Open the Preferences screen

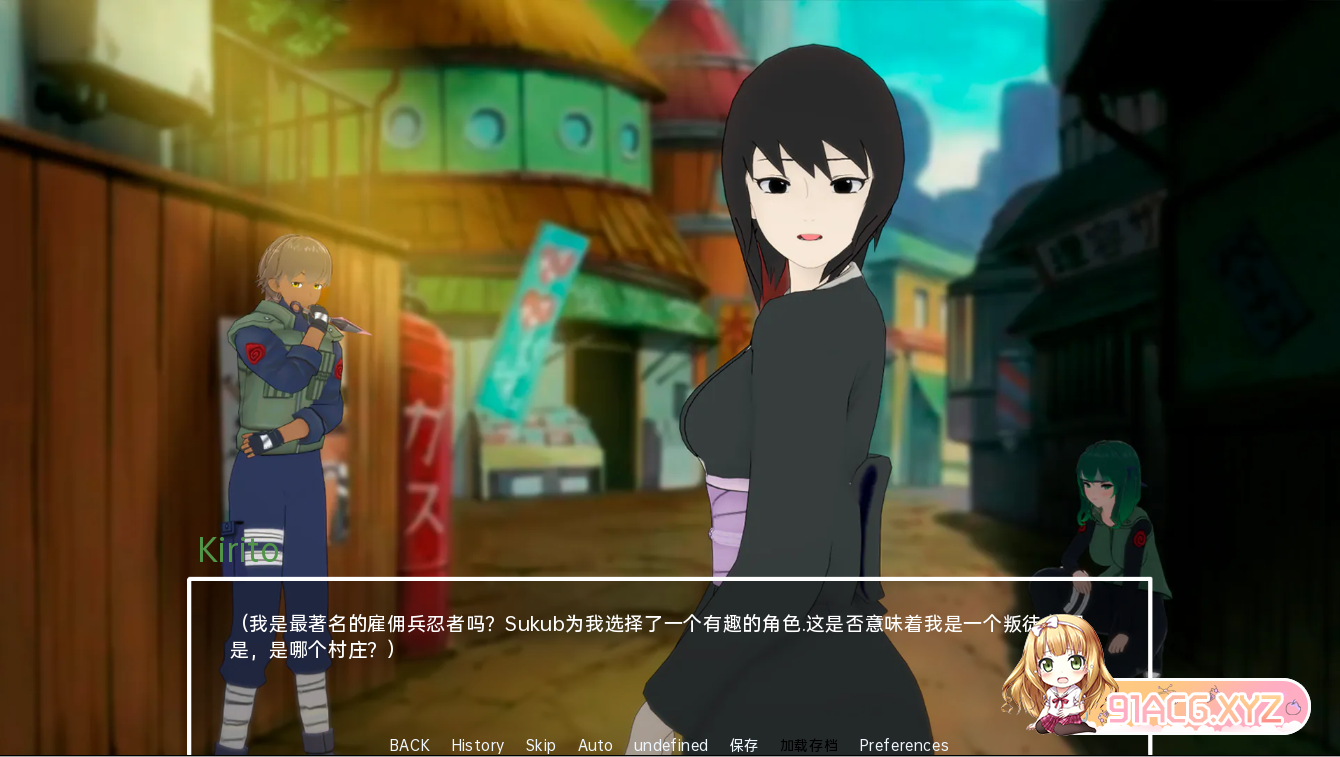point(903,745)
